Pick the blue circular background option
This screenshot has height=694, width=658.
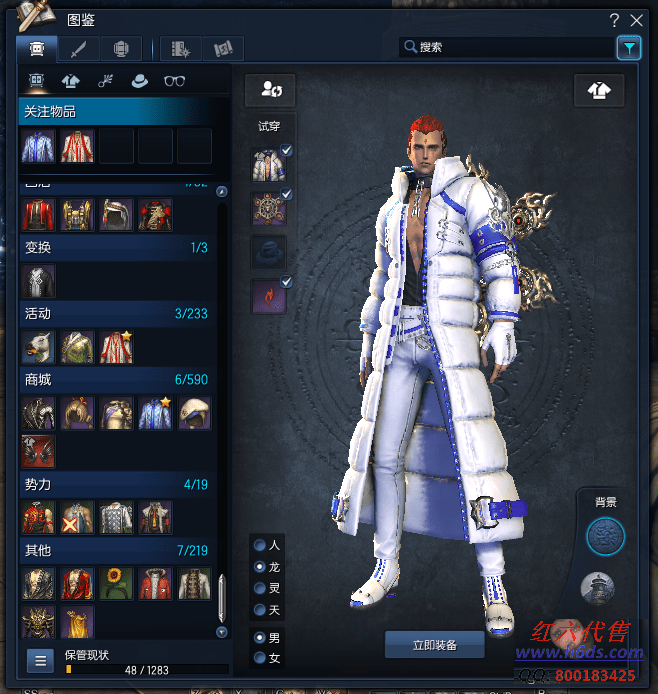pos(604,537)
